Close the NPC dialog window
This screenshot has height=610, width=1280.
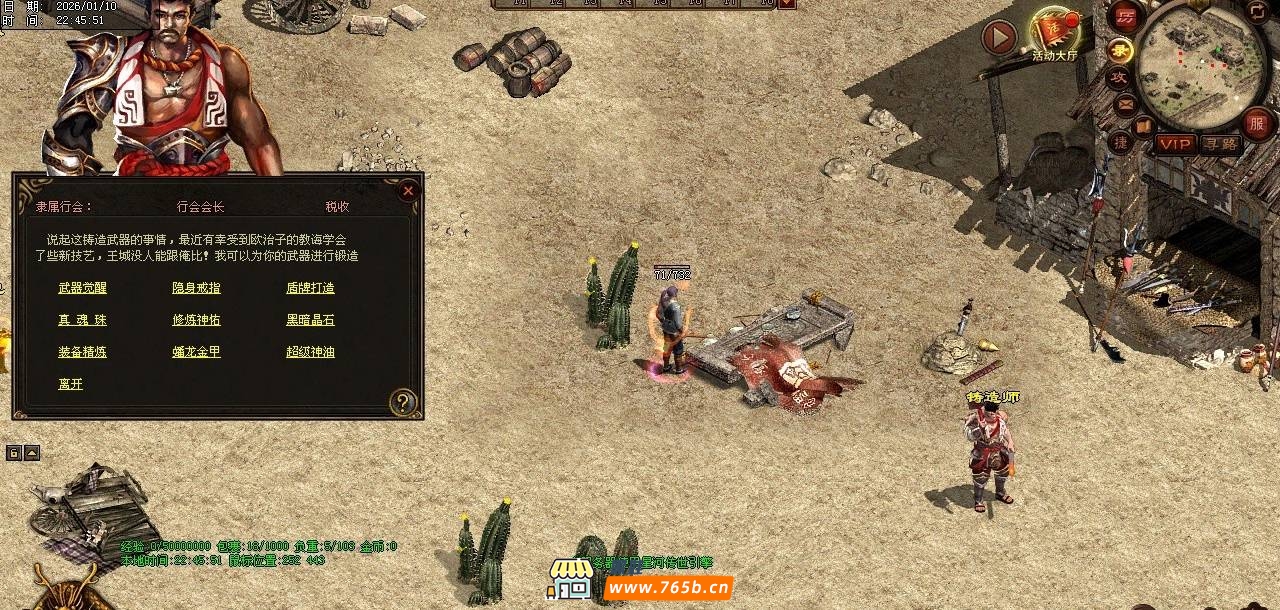[x=407, y=191]
